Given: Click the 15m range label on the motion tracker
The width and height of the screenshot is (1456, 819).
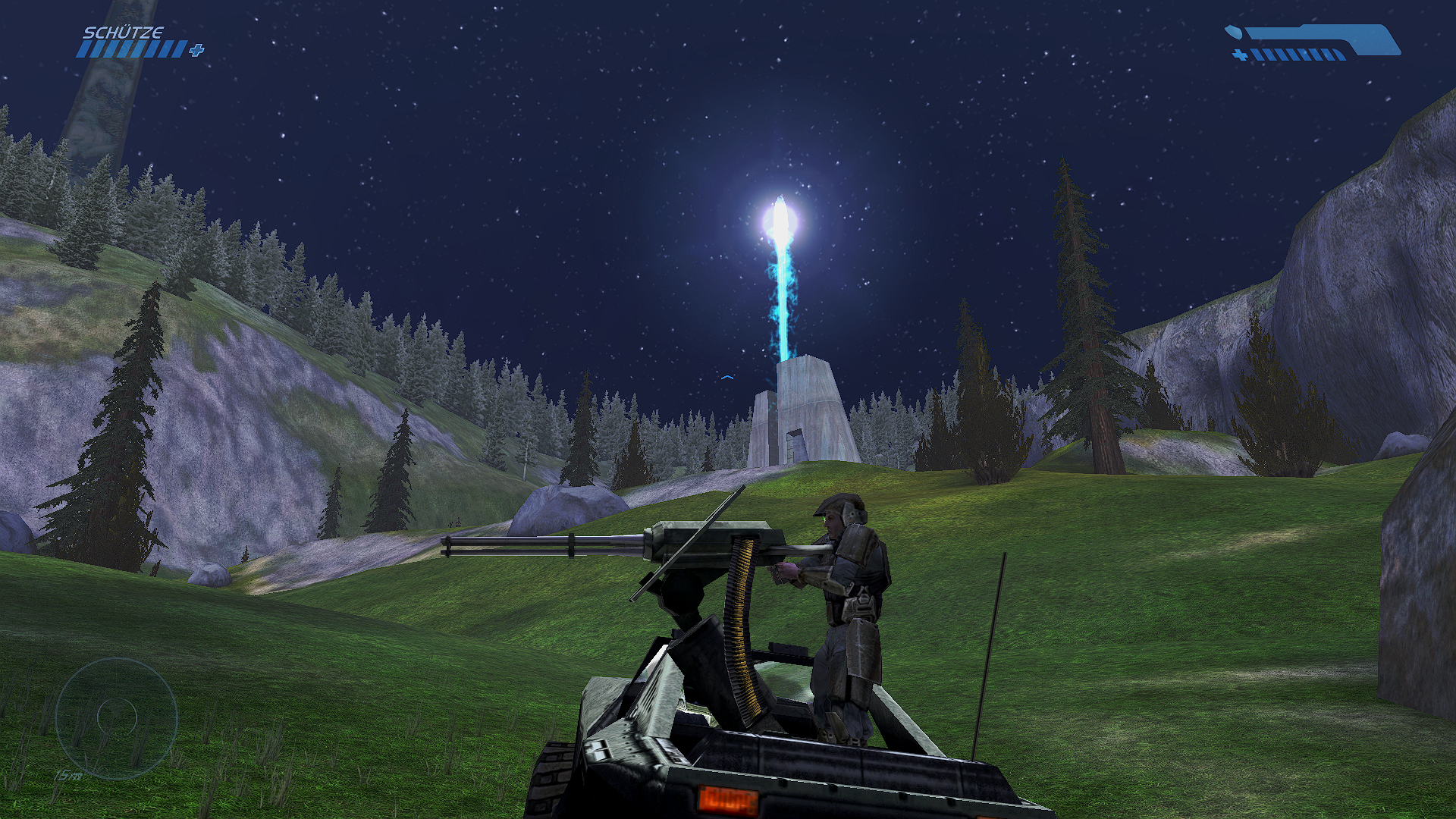Looking at the screenshot, I should tap(68, 774).
